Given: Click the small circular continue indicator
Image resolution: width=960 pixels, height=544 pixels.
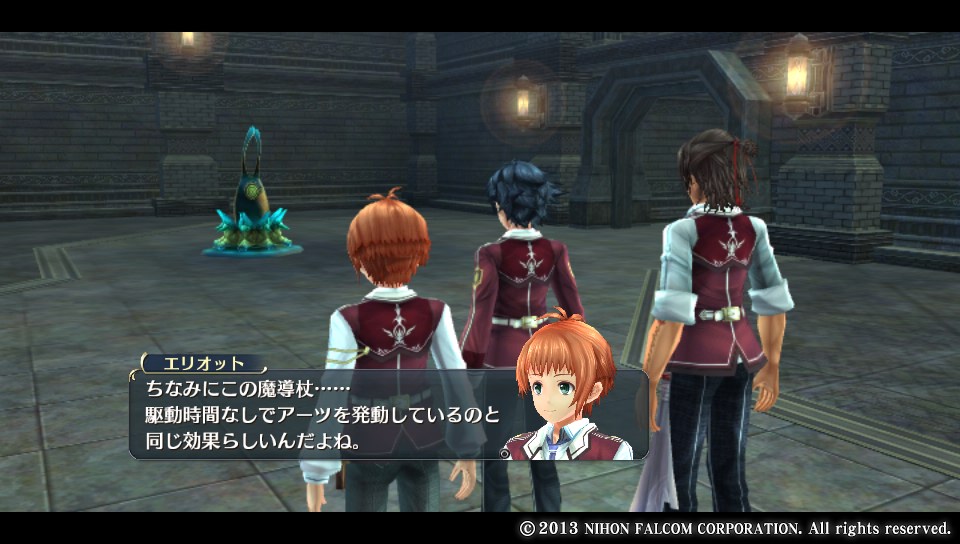Looking at the screenshot, I should (504, 453).
